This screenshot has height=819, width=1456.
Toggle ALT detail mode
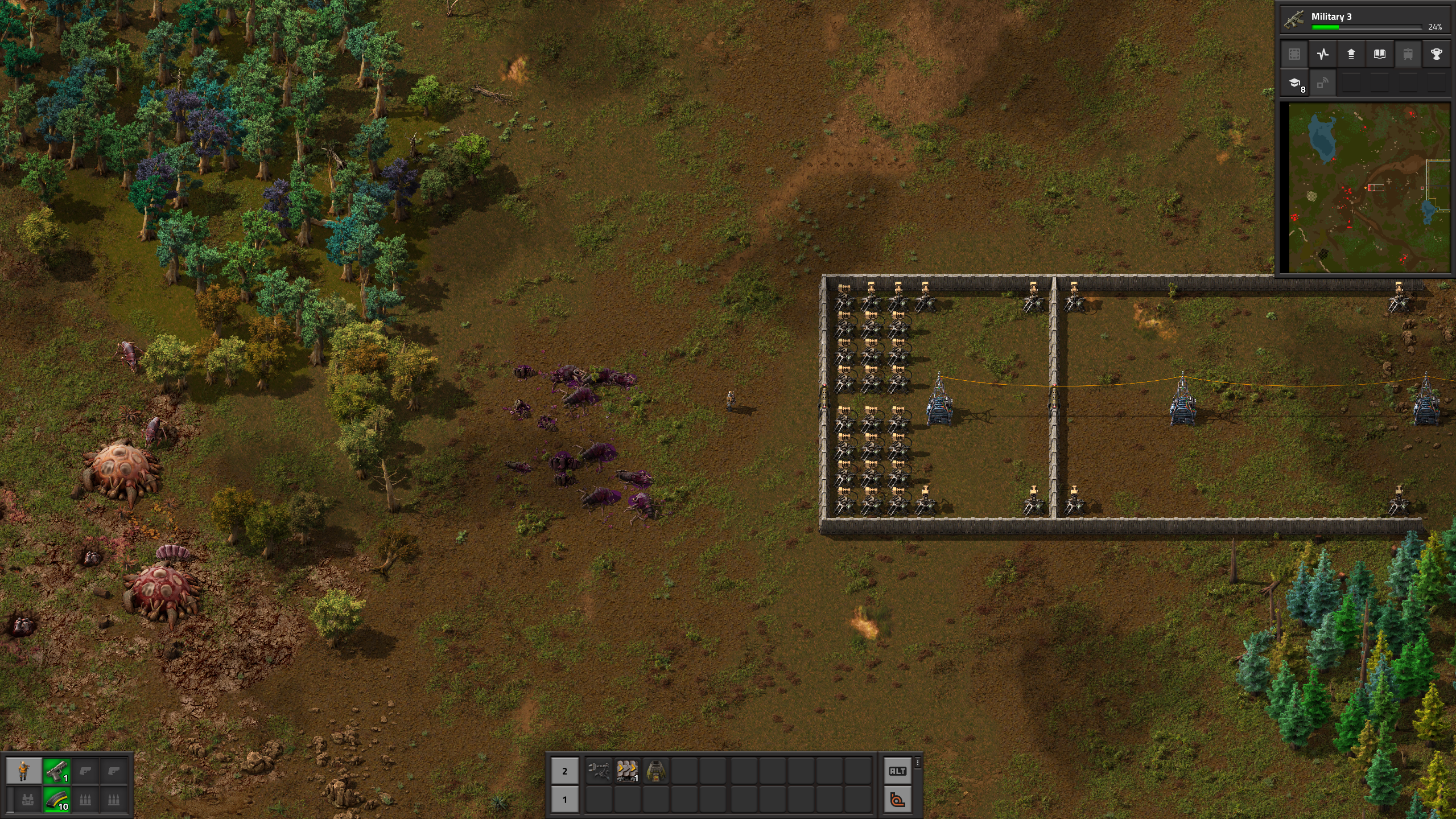click(897, 771)
